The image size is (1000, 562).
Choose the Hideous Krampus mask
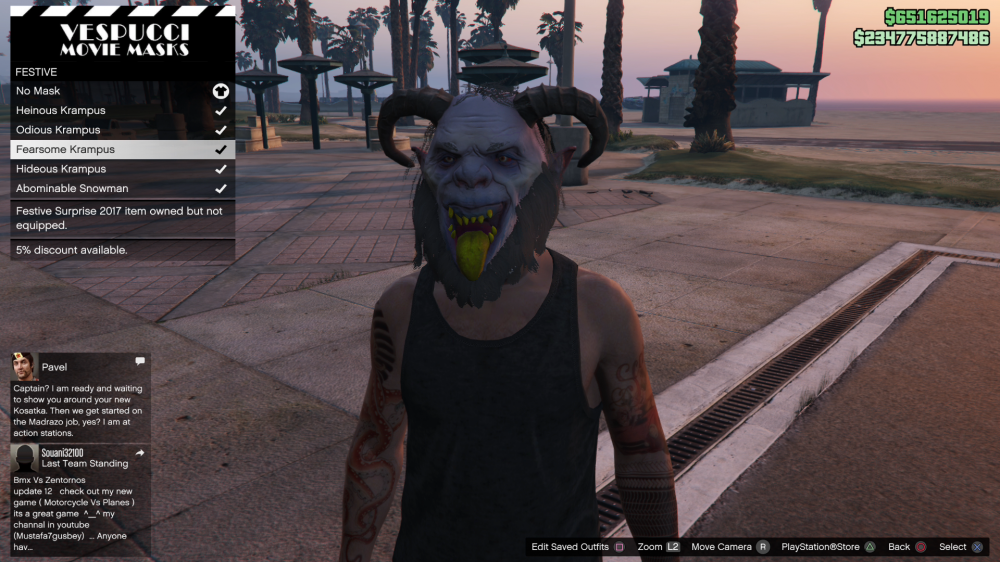point(122,169)
